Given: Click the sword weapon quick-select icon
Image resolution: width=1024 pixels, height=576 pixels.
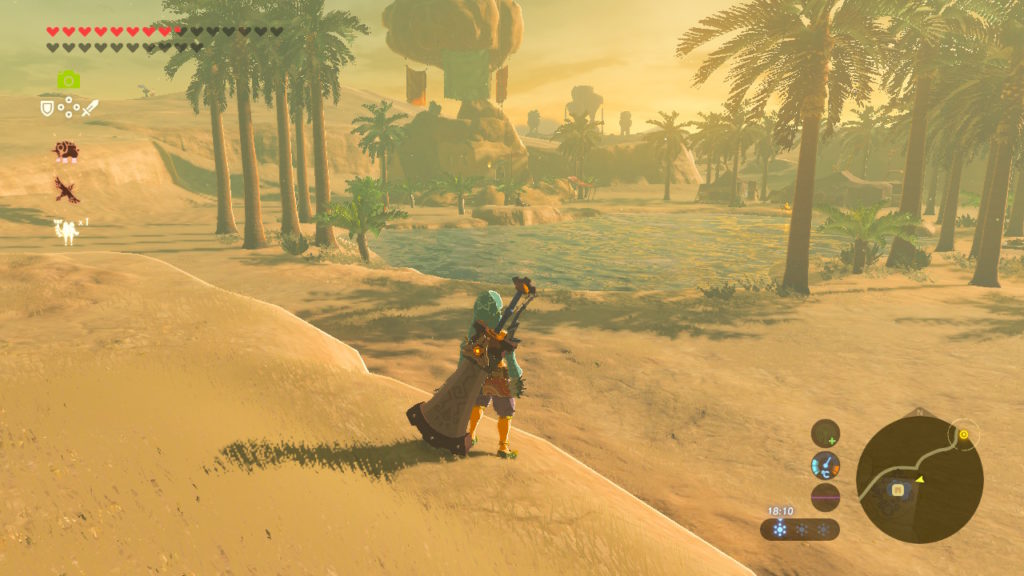Looking at the screenshot, I should [90, 107].
